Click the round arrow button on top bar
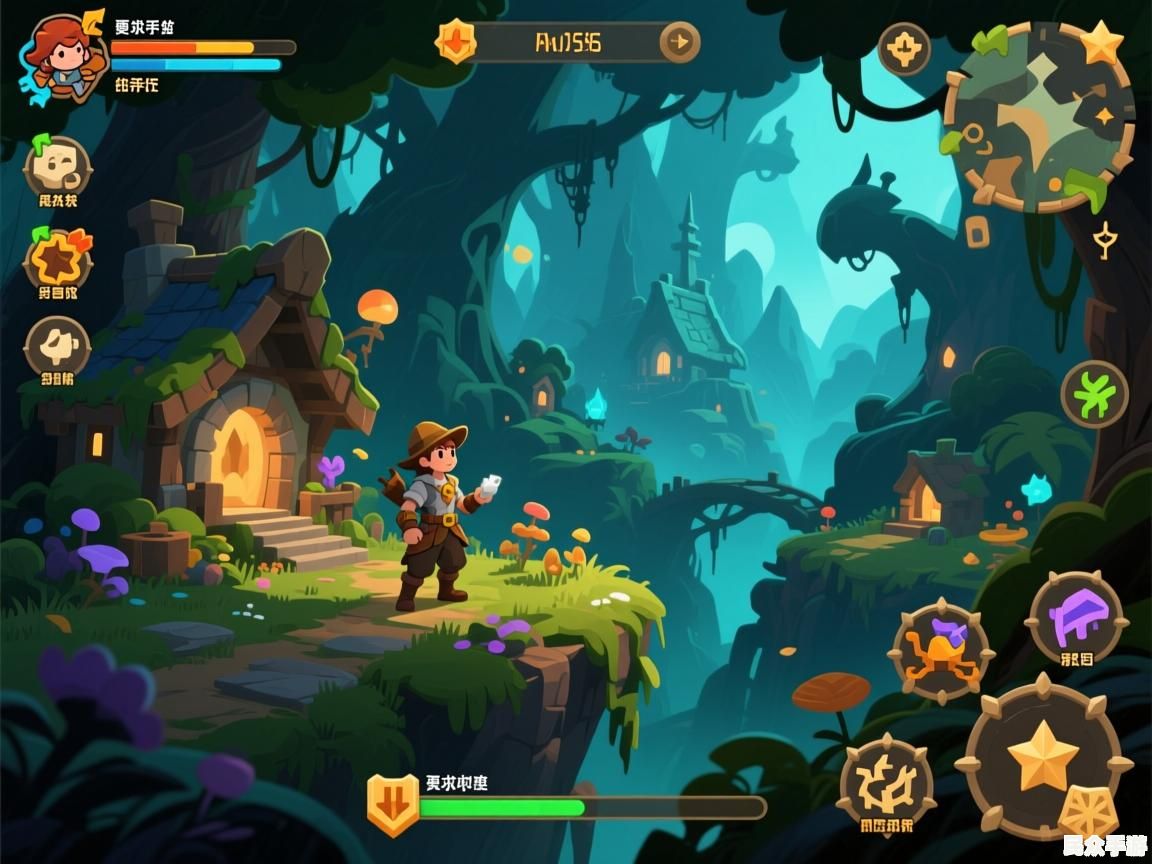This screenshot has height=864, width=1152. coord(680,42)
